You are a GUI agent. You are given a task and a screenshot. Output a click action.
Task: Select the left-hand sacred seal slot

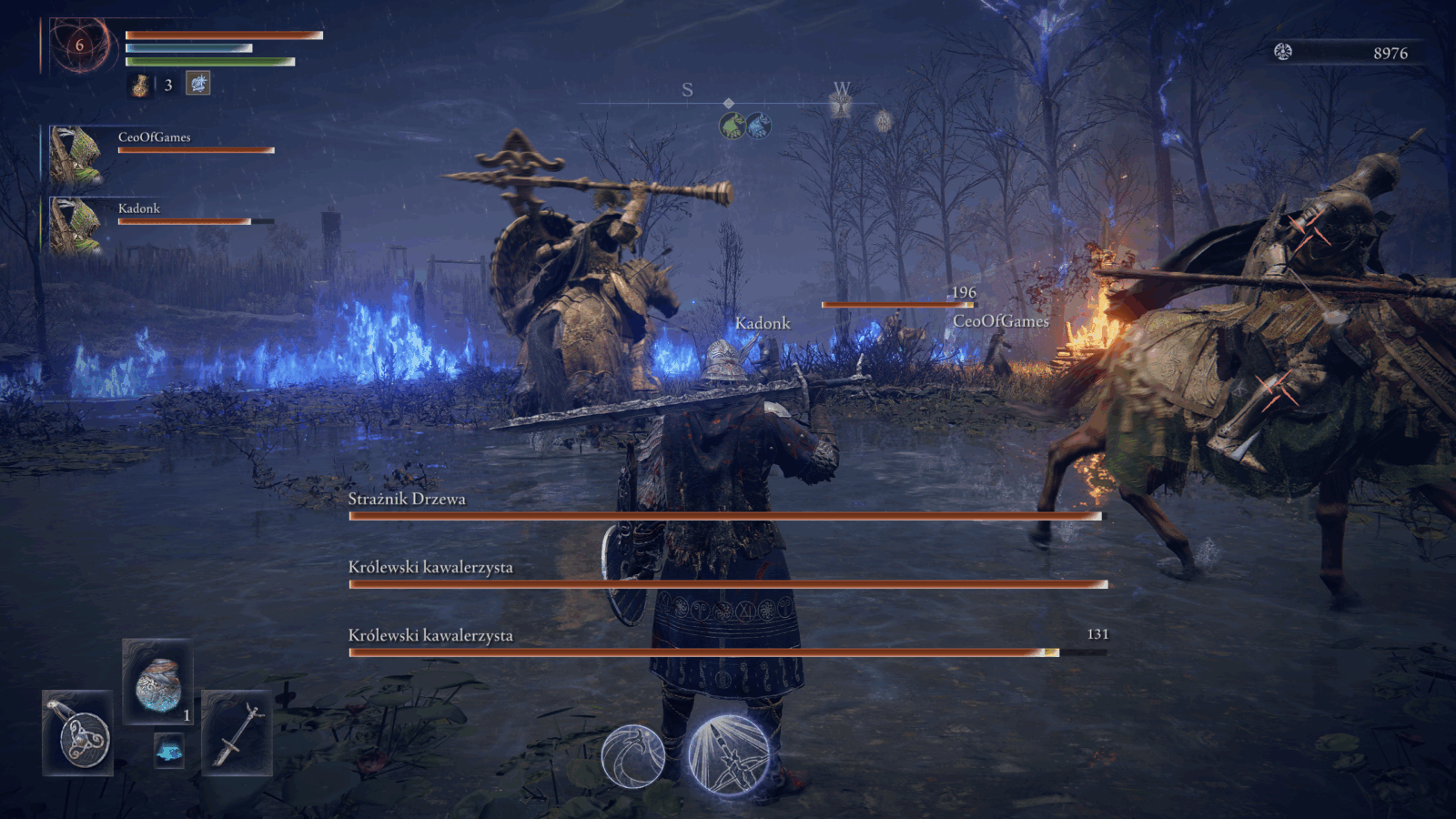(78, 733)
